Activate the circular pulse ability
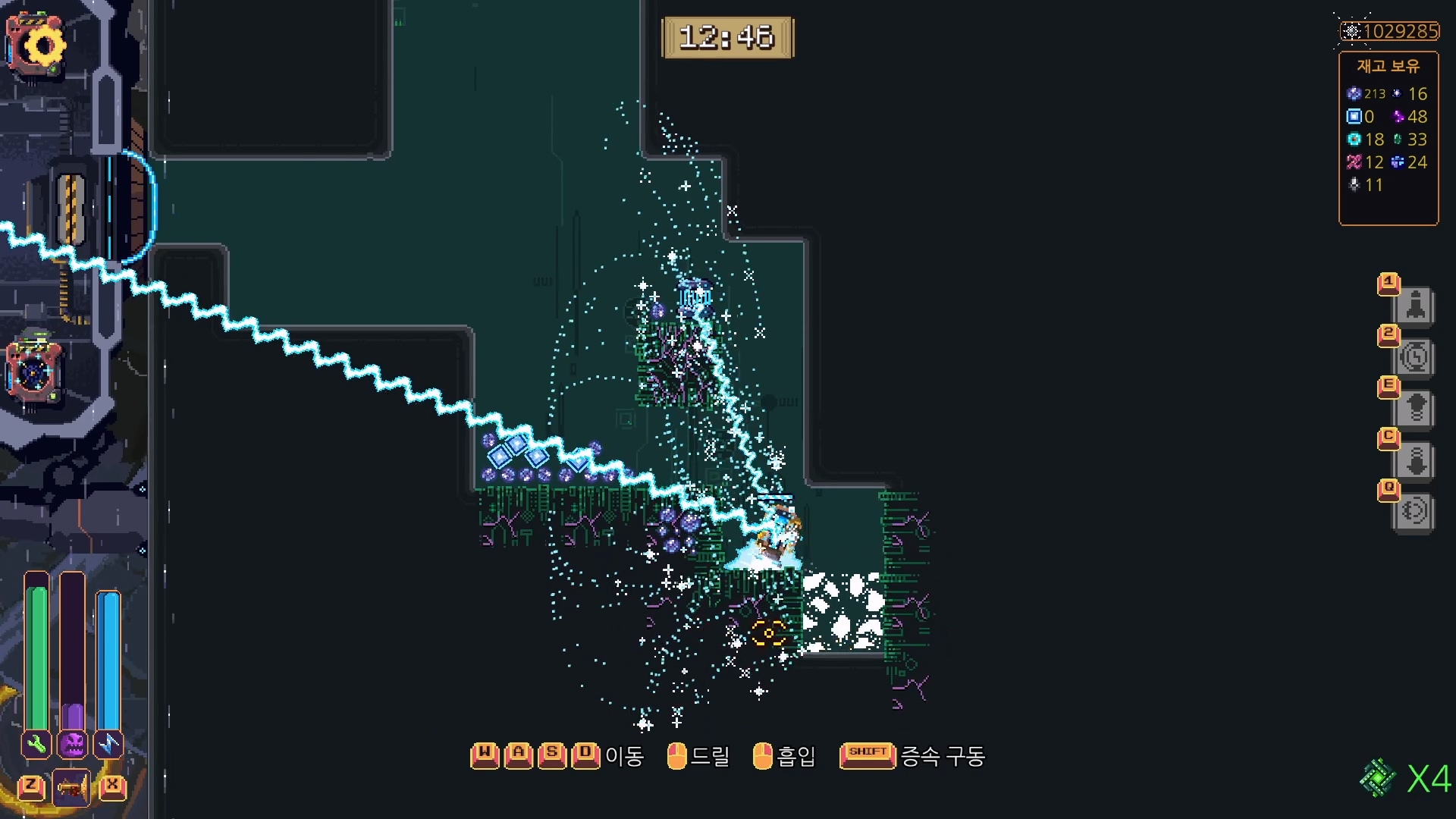 1414,512
